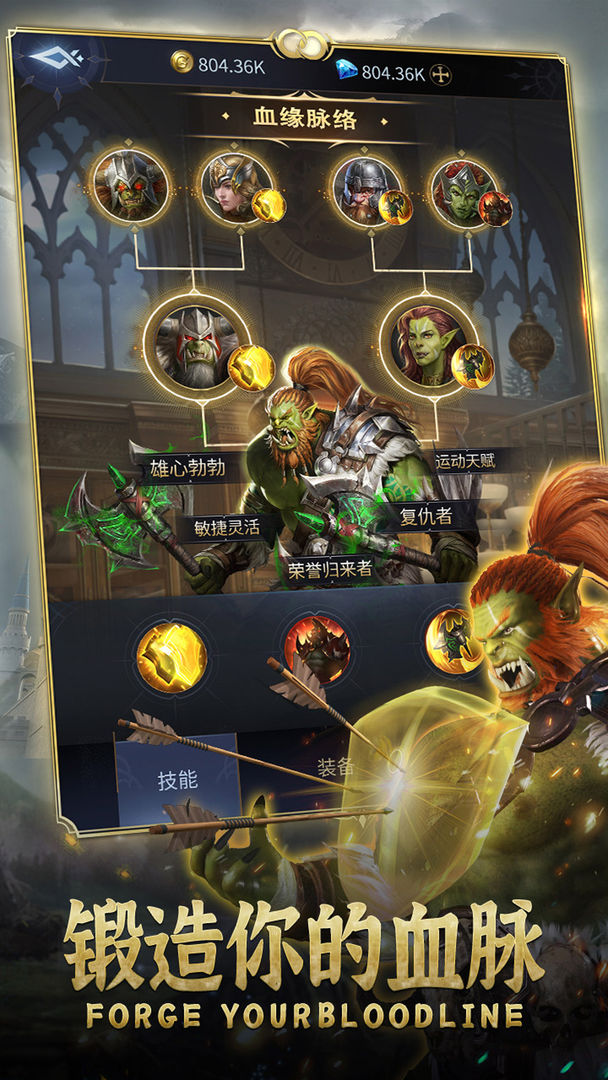608x1080 pixels.
Task: Activate the golden fist skill icon
Action: [x=172, y=657]
